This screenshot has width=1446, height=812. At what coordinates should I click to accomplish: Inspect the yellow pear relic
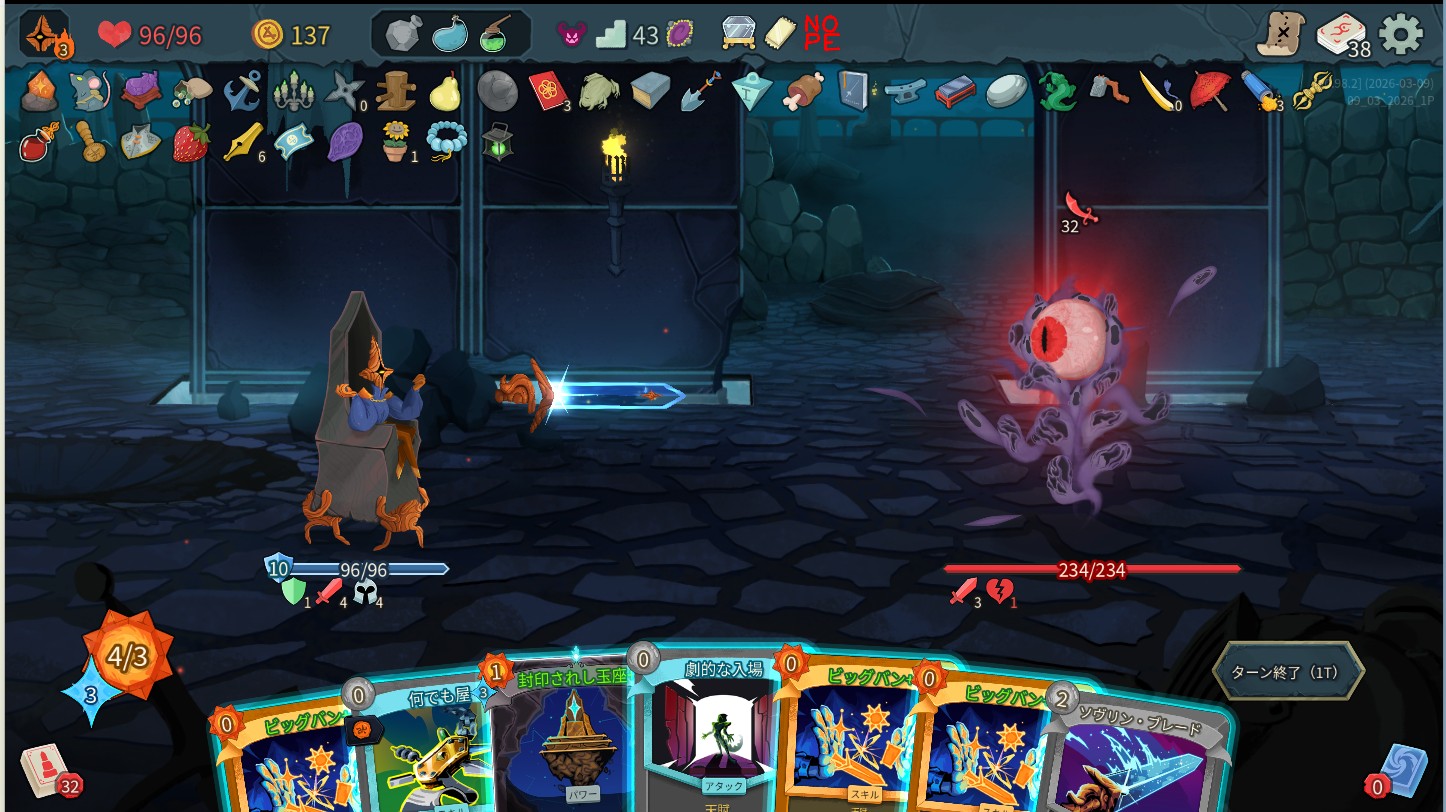coord(445,92)
